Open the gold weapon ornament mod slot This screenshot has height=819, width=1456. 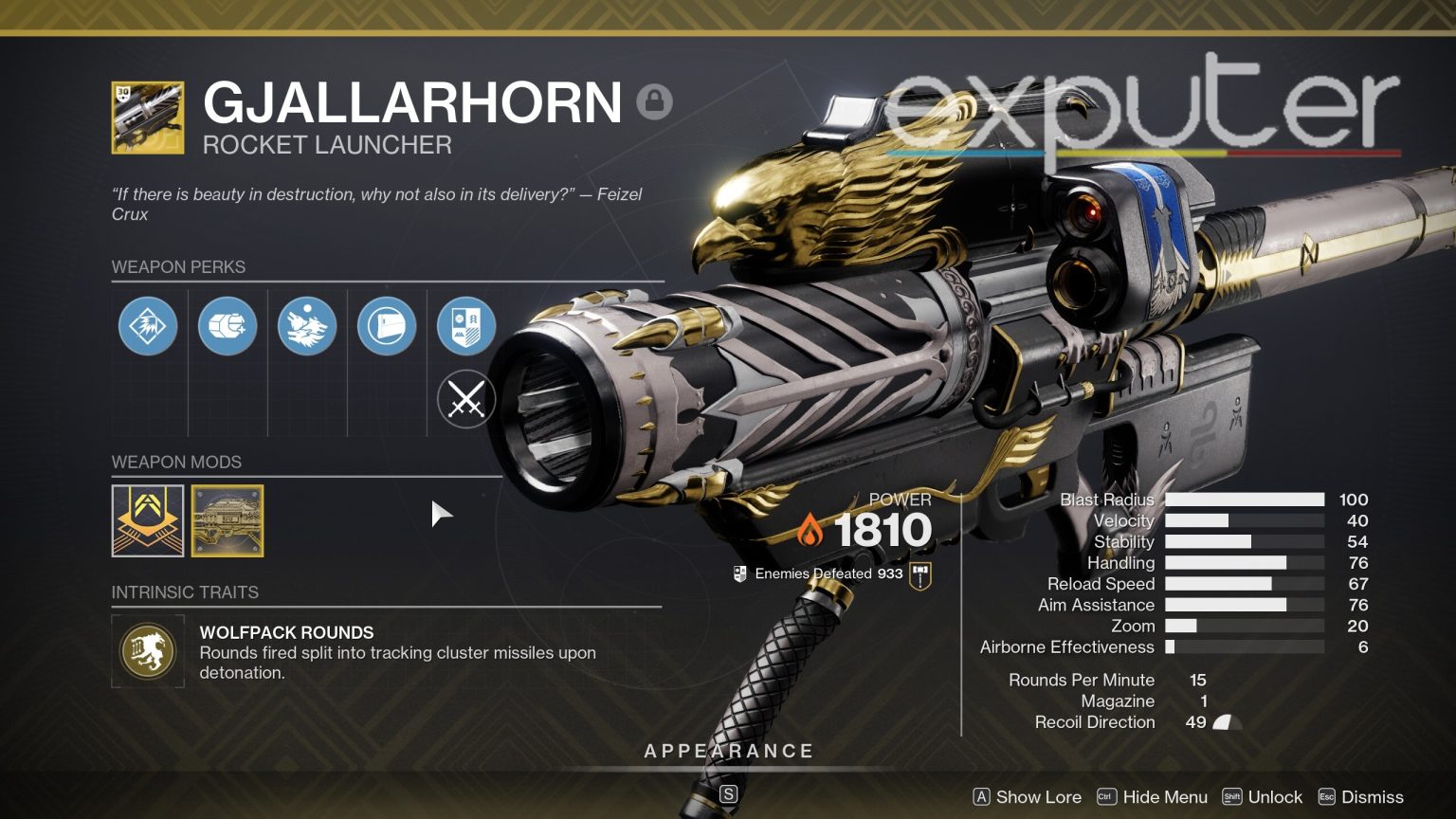pos(227,520)
